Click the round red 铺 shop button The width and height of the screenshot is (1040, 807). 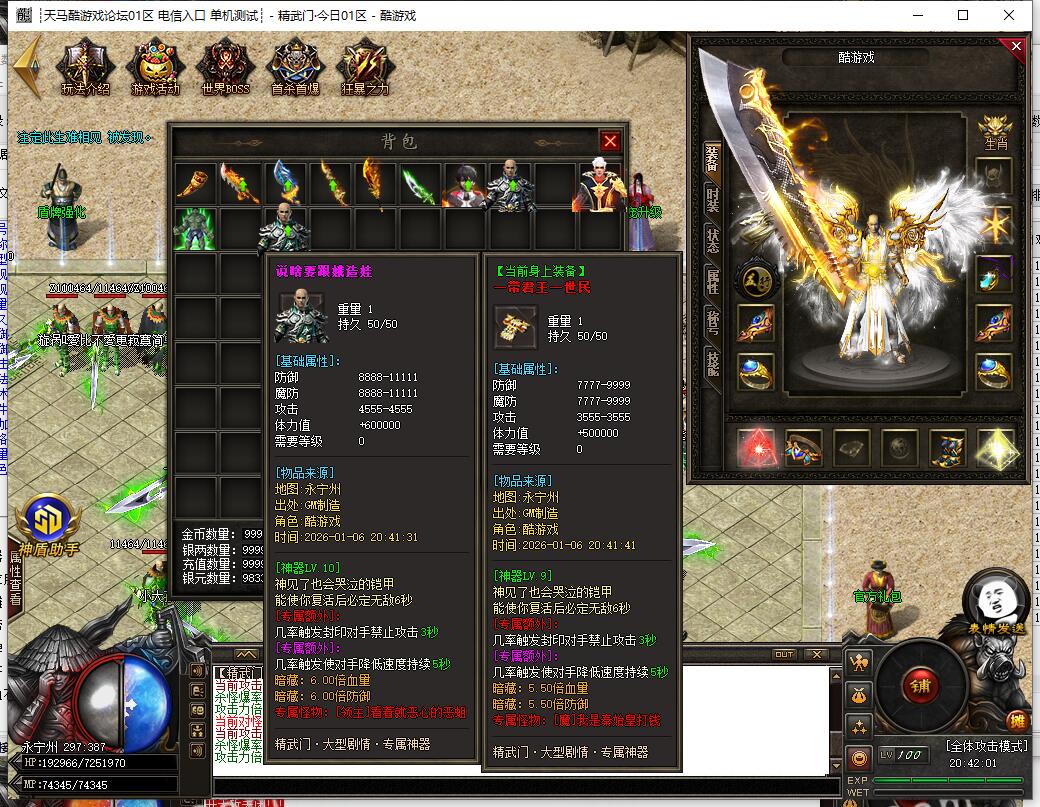pyautogui.click(x=917, y=686)
